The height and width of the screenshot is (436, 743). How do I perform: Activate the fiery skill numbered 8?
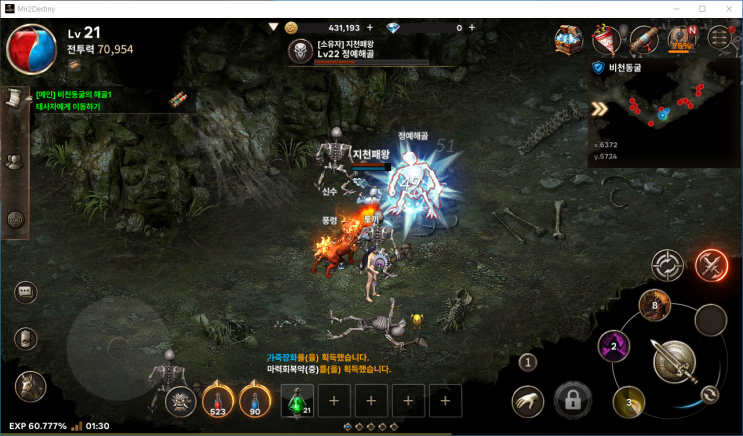656,306
